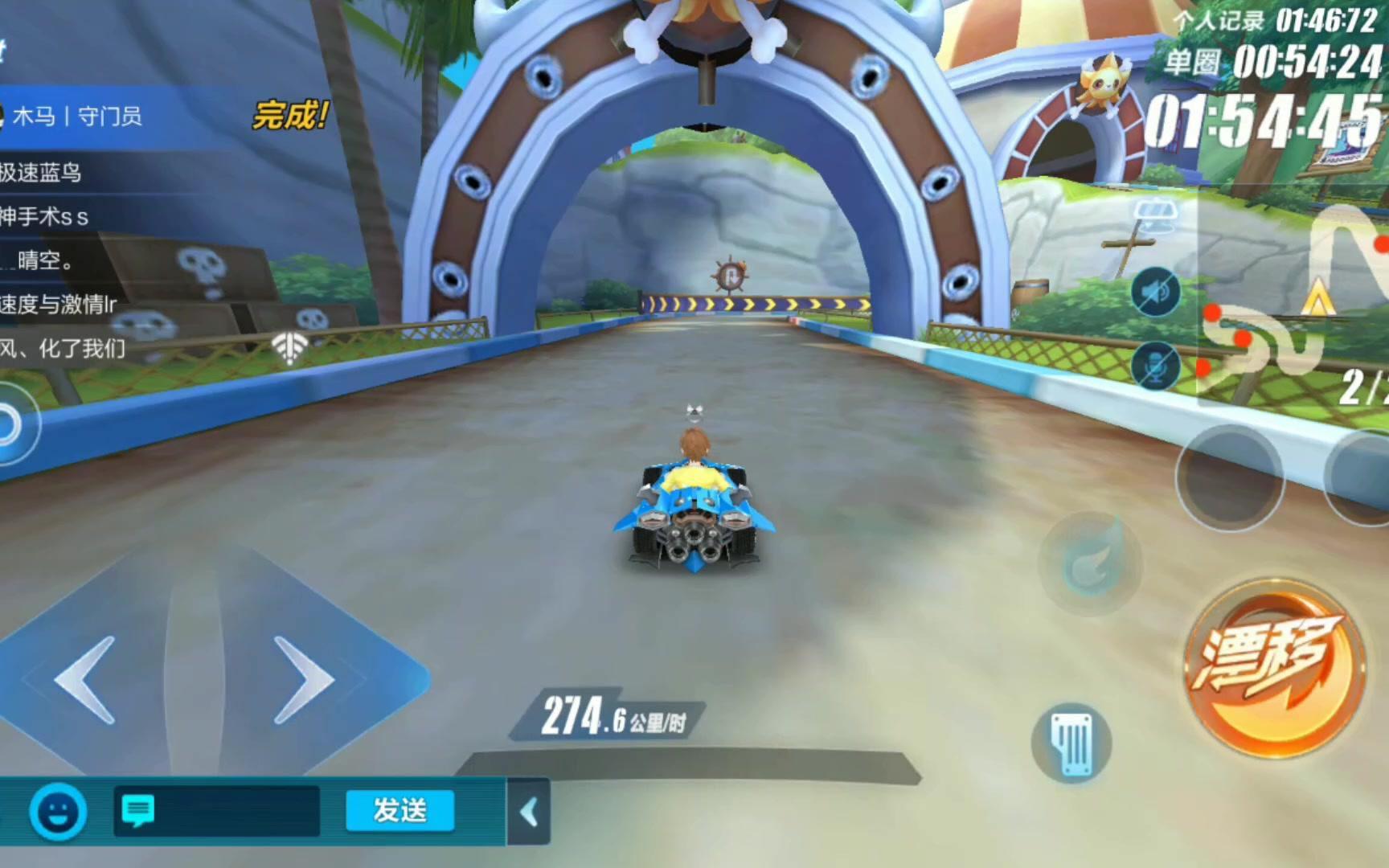Steer left with the left arrow
1389x868 pixels.
click(x=87, y=680)
